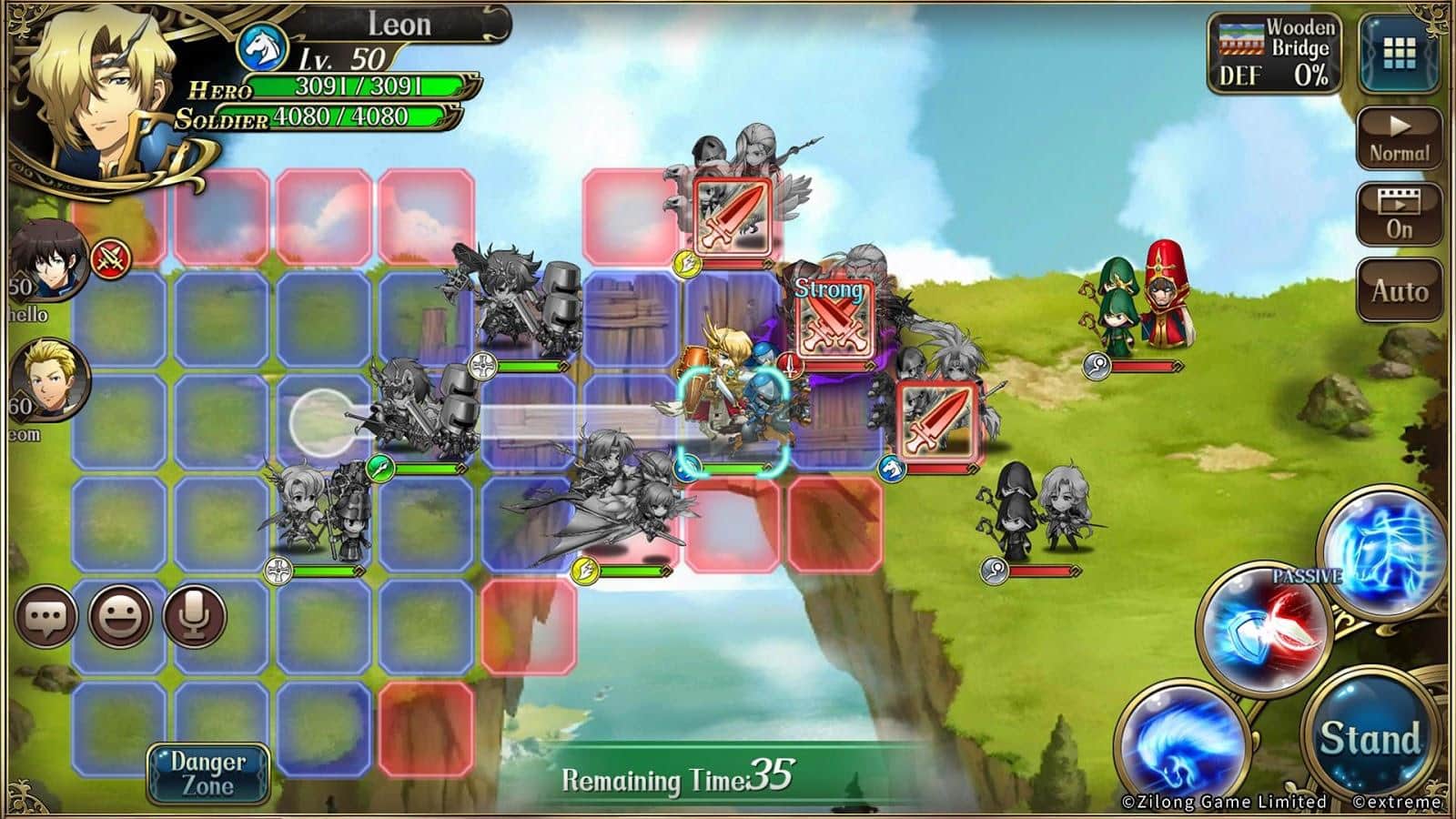Show the Danger Zone overlay
The height and width of the screenshot is (819, 1456).
point(208,773)
